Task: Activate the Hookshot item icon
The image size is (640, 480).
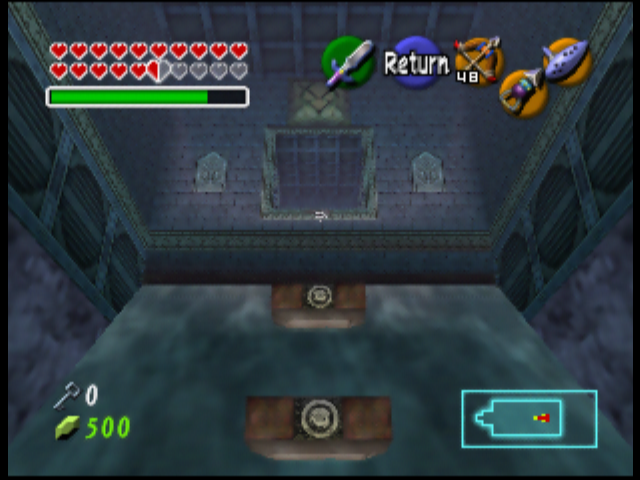Action: [521, 92]
